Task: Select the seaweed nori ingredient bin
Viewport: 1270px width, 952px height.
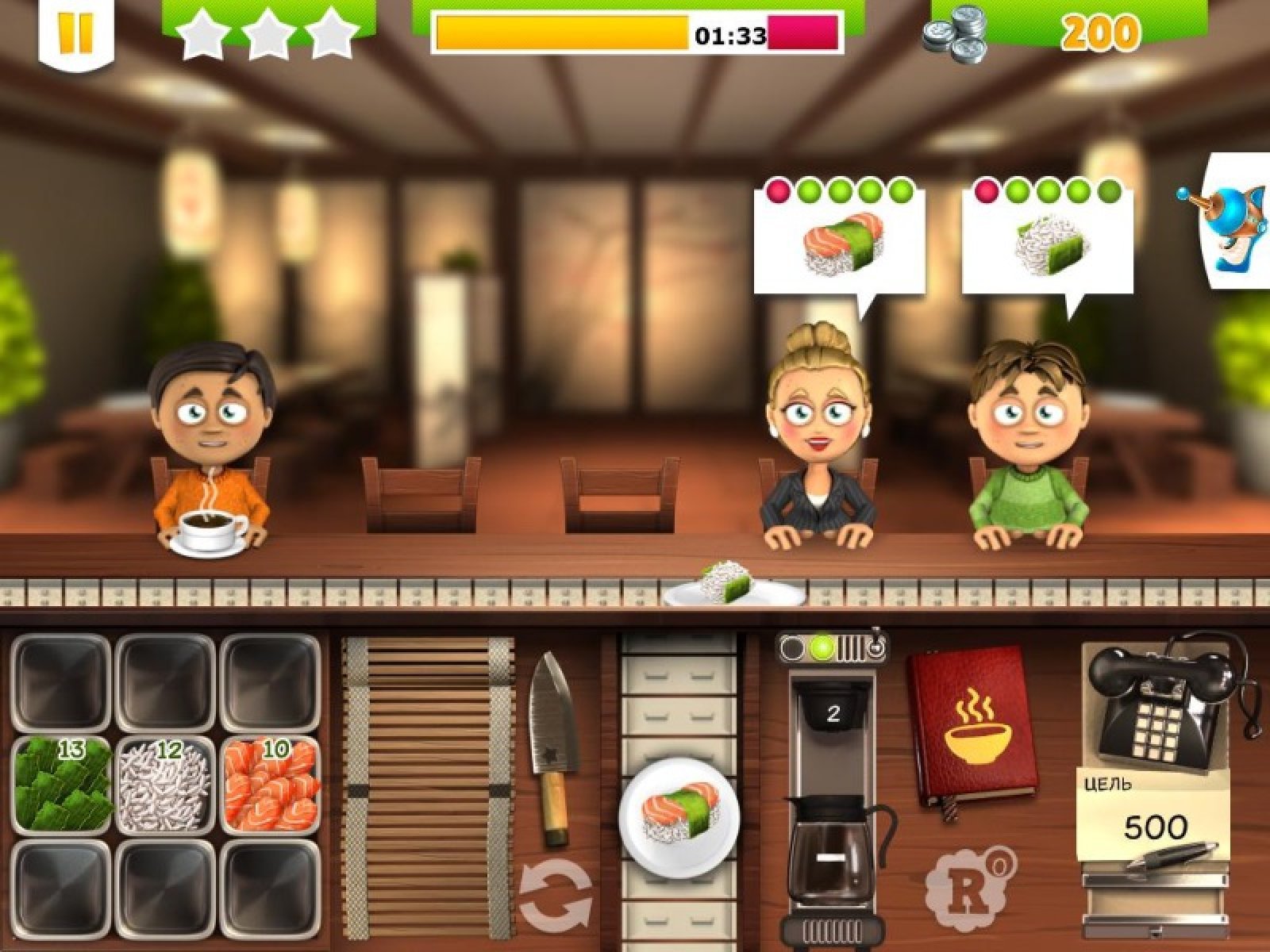Action: click(62, 785)
